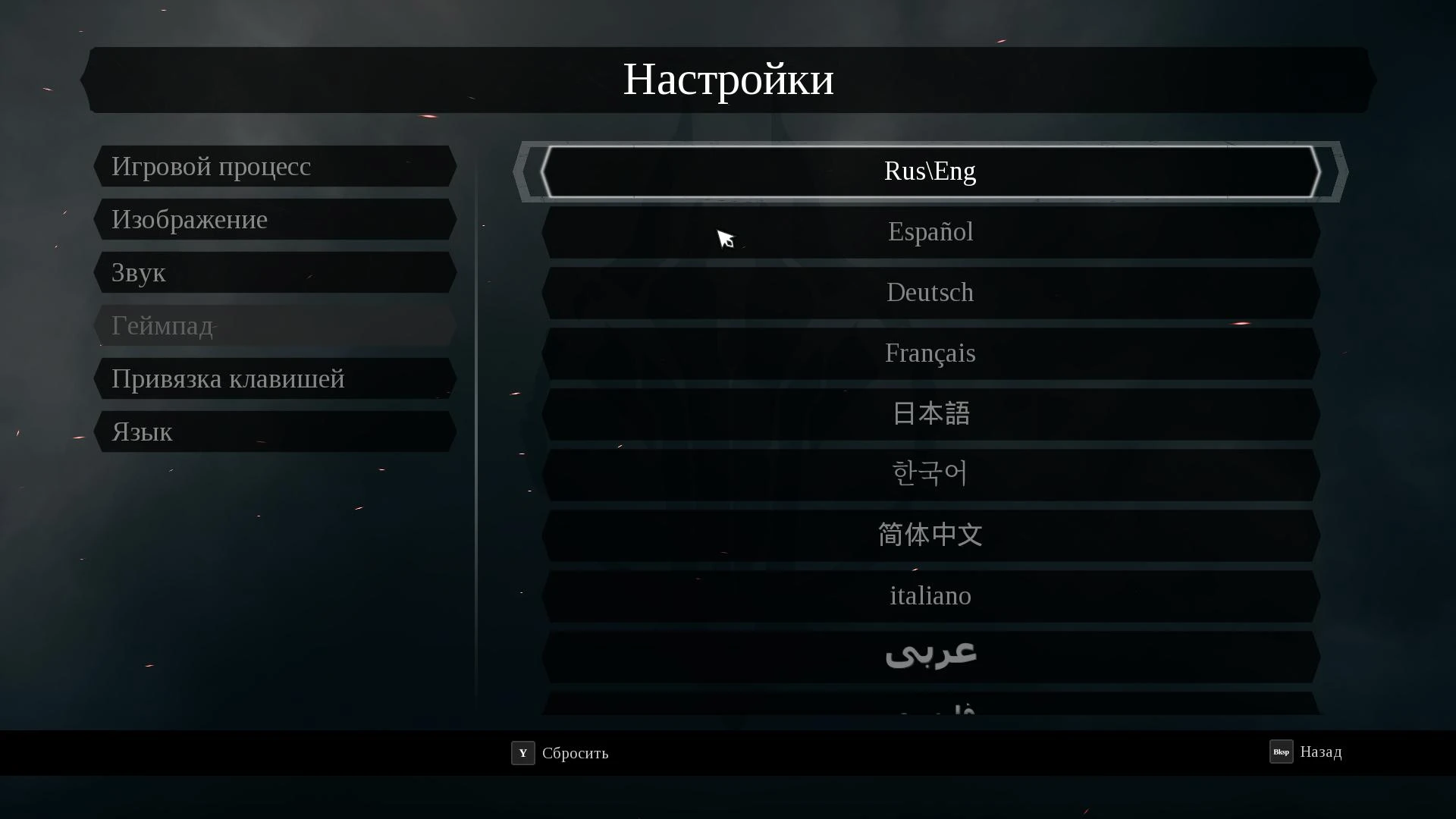The height and width of the screenshot is (819, 1456).
Task: Select Deutsch as the language
Action: (930, 293)
